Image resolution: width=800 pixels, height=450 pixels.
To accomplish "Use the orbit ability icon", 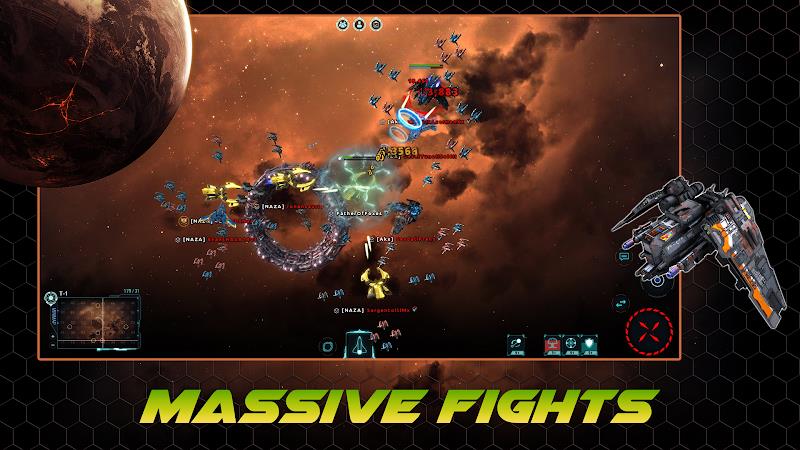I will [x=516, y=343].
